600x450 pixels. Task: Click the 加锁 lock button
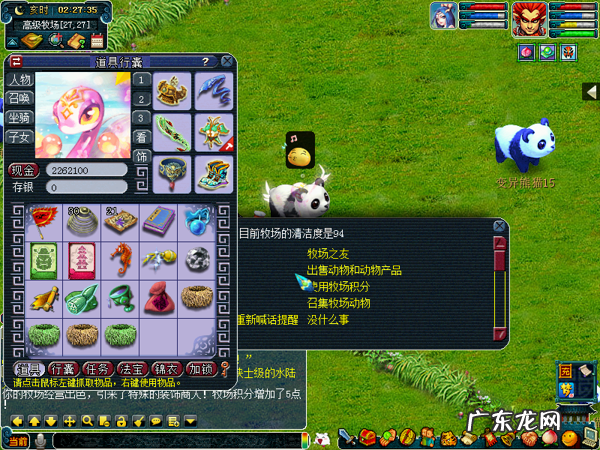click(200, 368)
